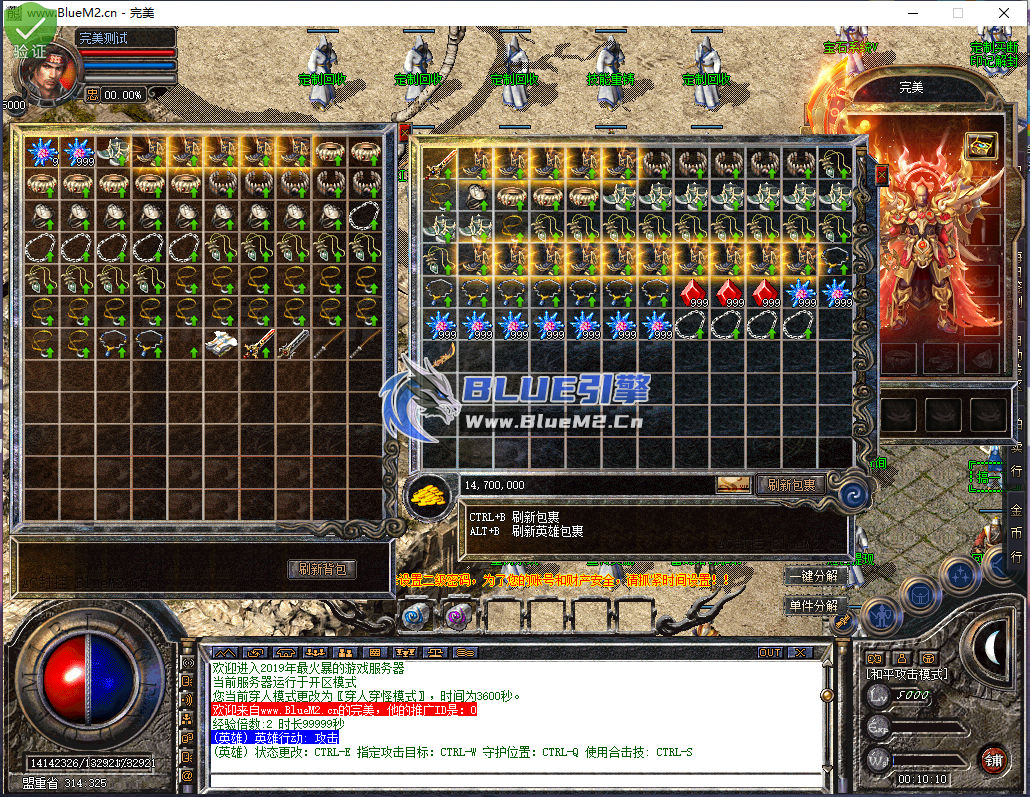Select the red-bladed sword in the left bag
The width and height of the screenshot is (1030, 797).
258,343
